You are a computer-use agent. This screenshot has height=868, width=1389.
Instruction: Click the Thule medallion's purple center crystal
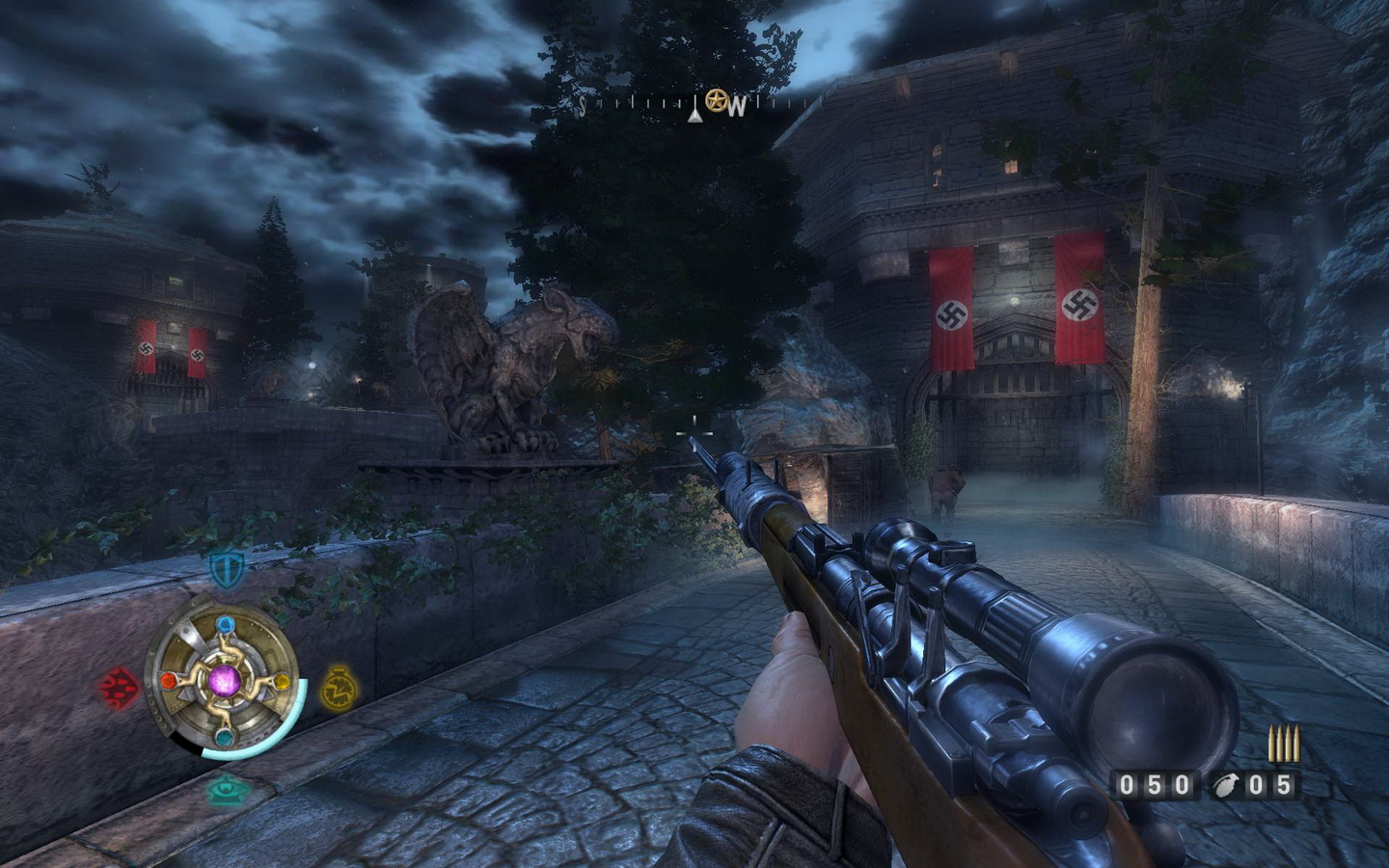tap(225, 682)
